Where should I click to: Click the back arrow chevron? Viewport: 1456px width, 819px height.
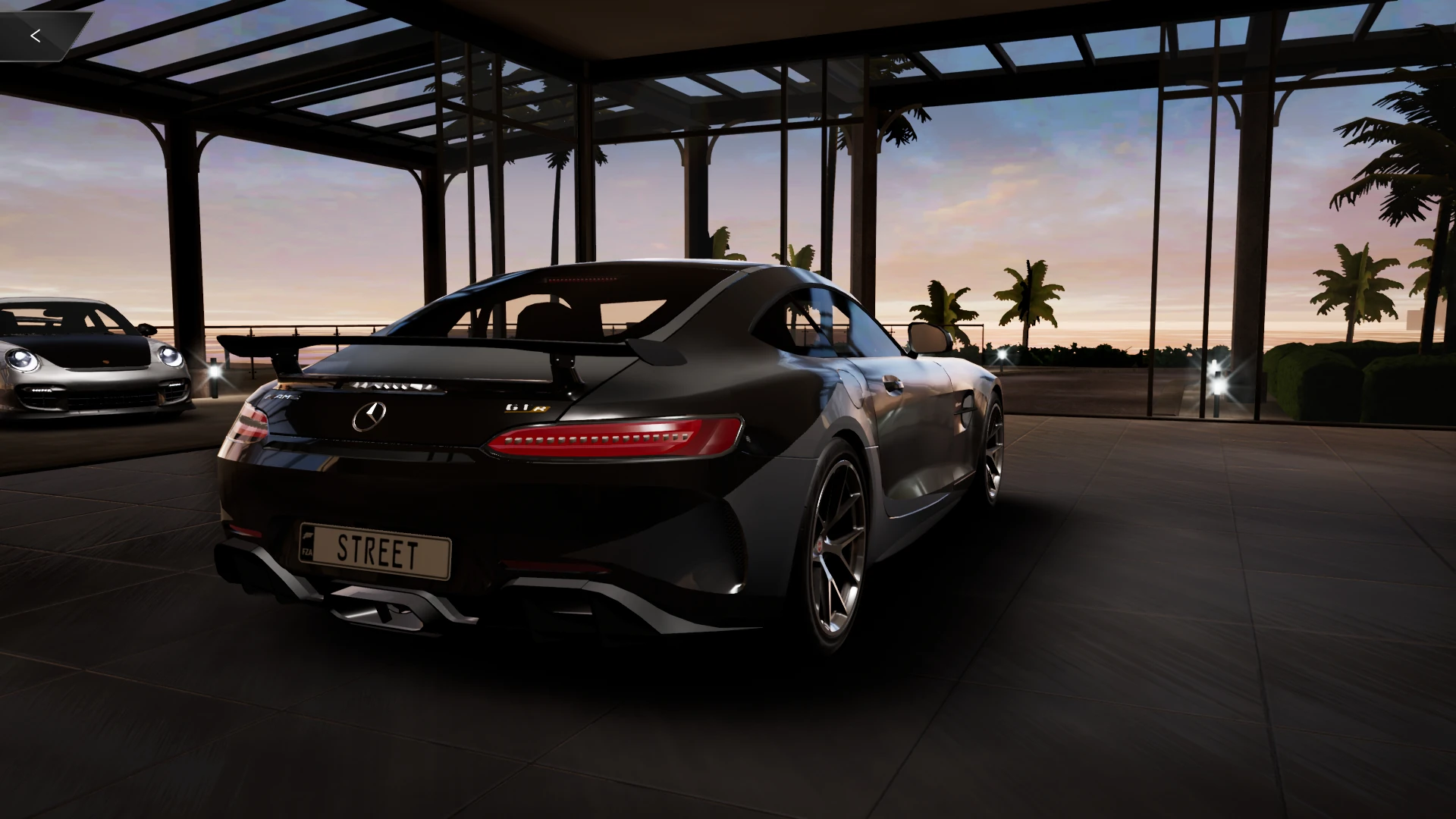[35, 35]
